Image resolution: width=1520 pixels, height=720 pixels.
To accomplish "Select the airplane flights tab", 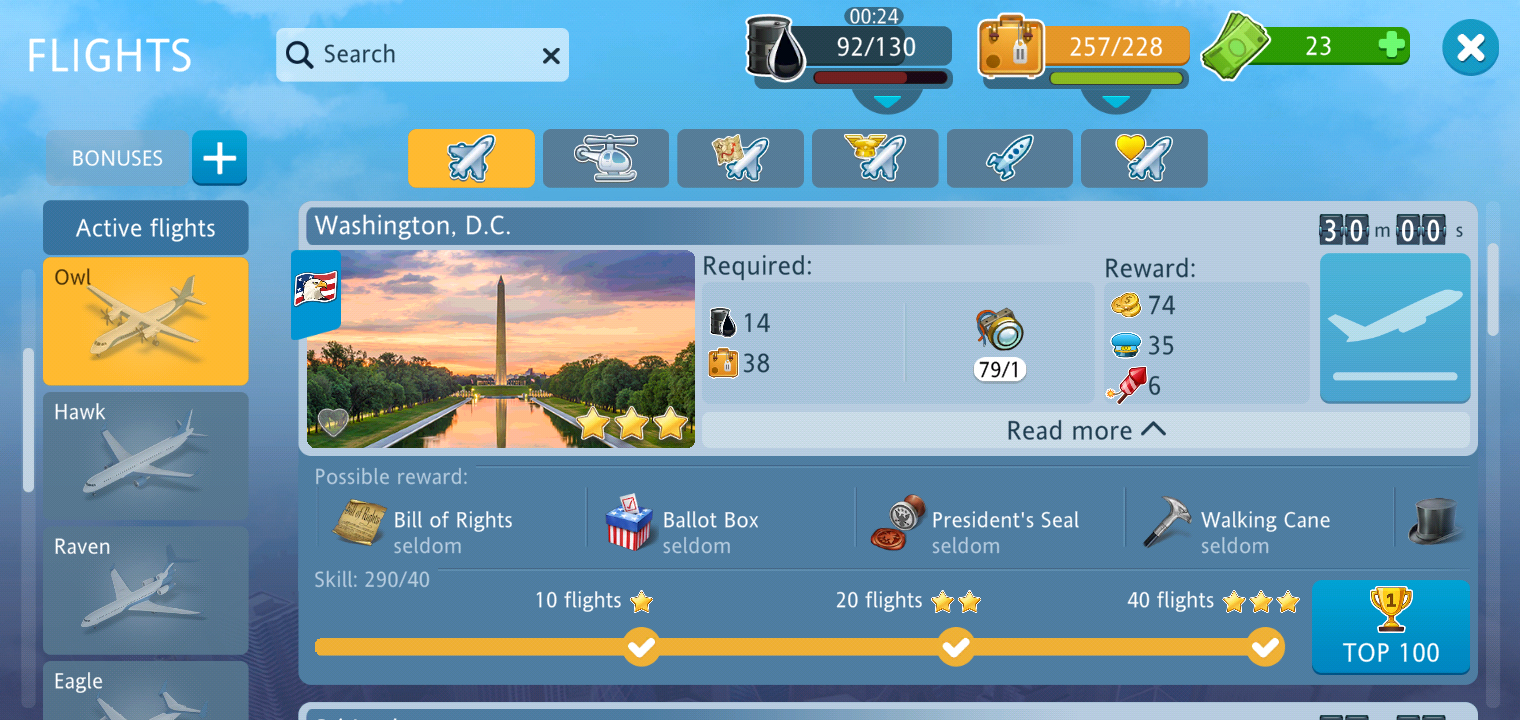I will (471, 158).
